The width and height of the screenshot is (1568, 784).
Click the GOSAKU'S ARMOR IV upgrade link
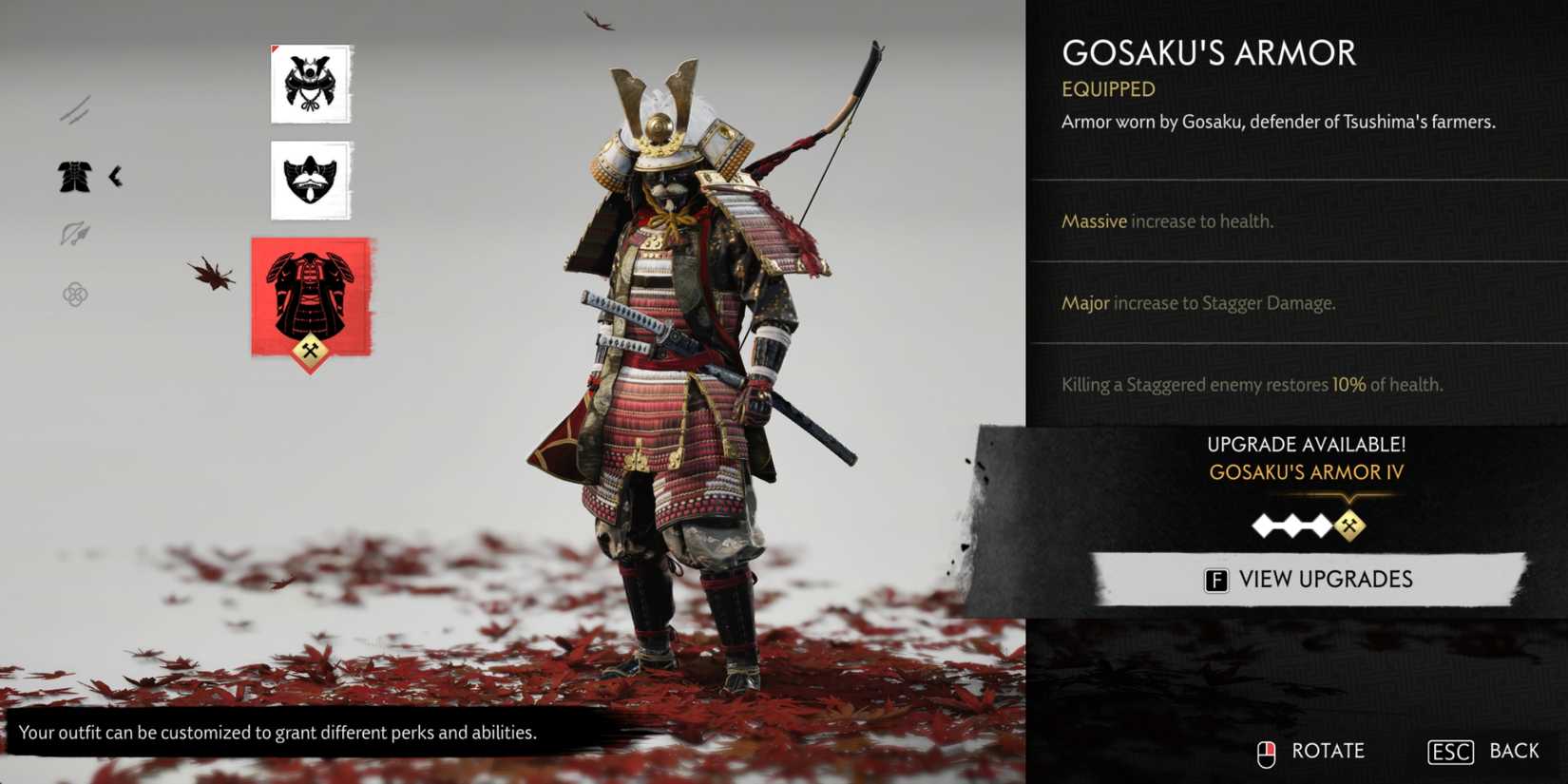pyautogui.click(x=1309, y=471)
